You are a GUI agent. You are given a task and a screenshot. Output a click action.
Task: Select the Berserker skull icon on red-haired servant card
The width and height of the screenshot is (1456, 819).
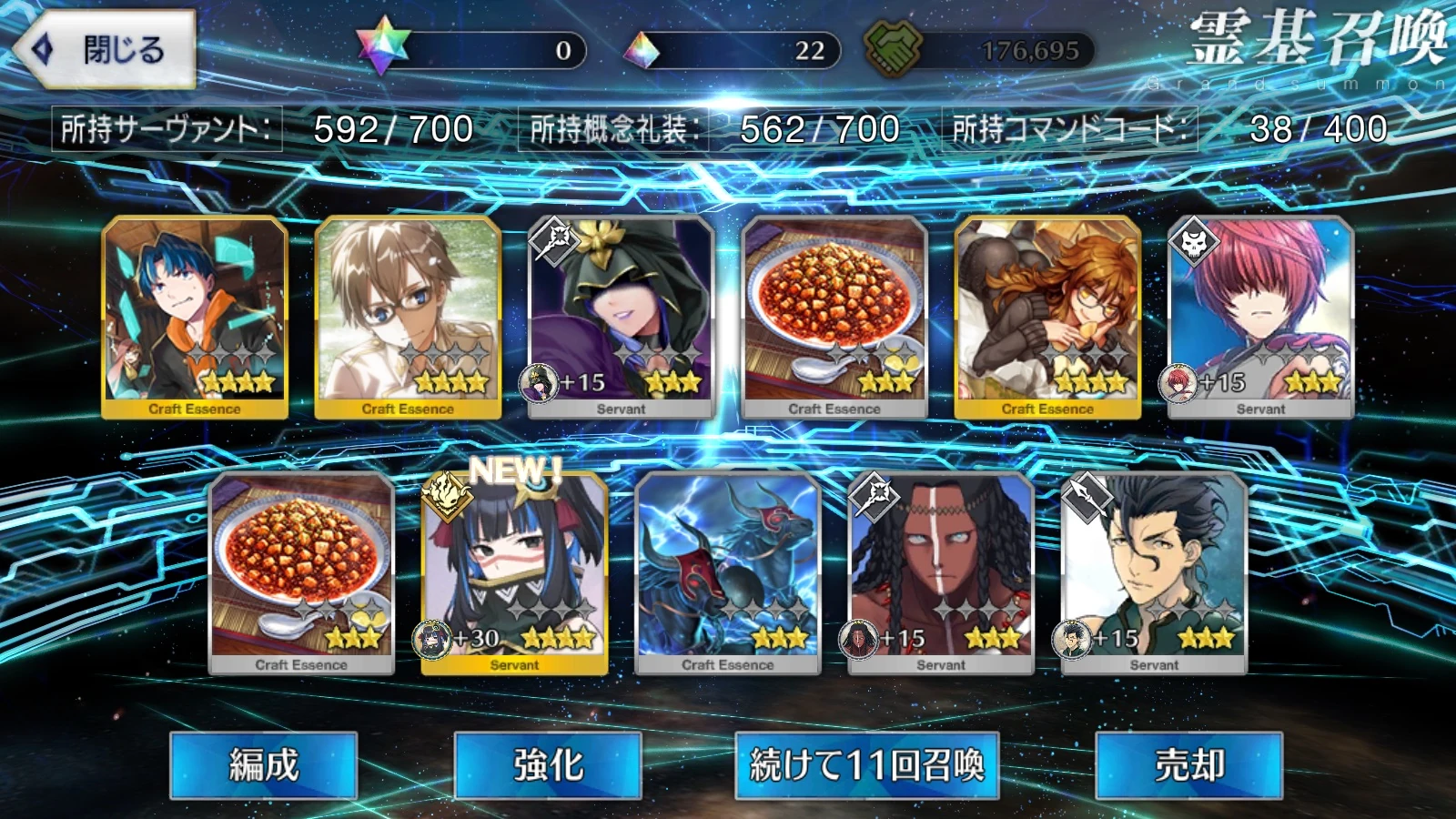click(1195, 242)
